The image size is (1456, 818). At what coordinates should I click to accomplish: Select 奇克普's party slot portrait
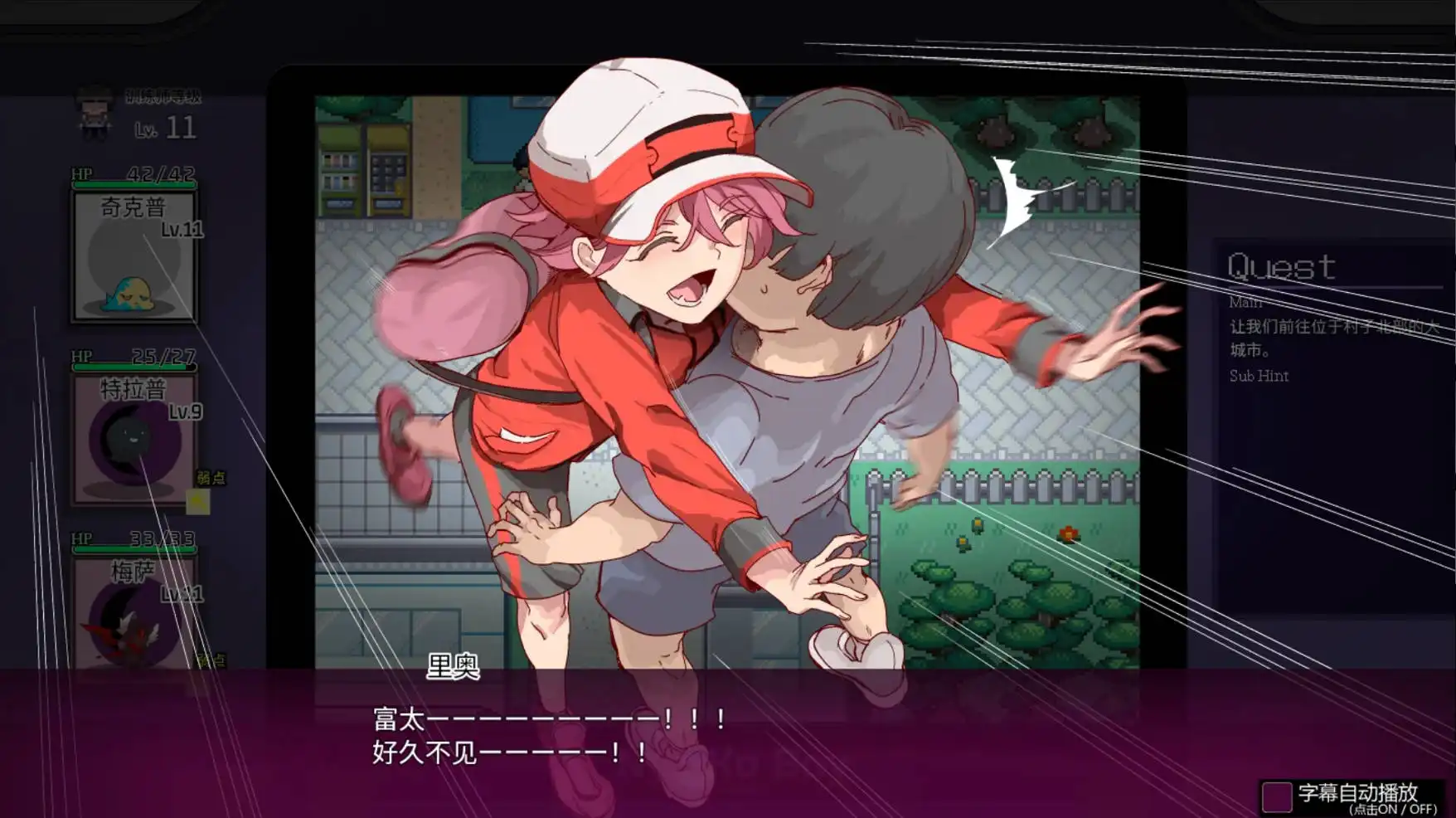pyautogui.click(x=134, y=257)
